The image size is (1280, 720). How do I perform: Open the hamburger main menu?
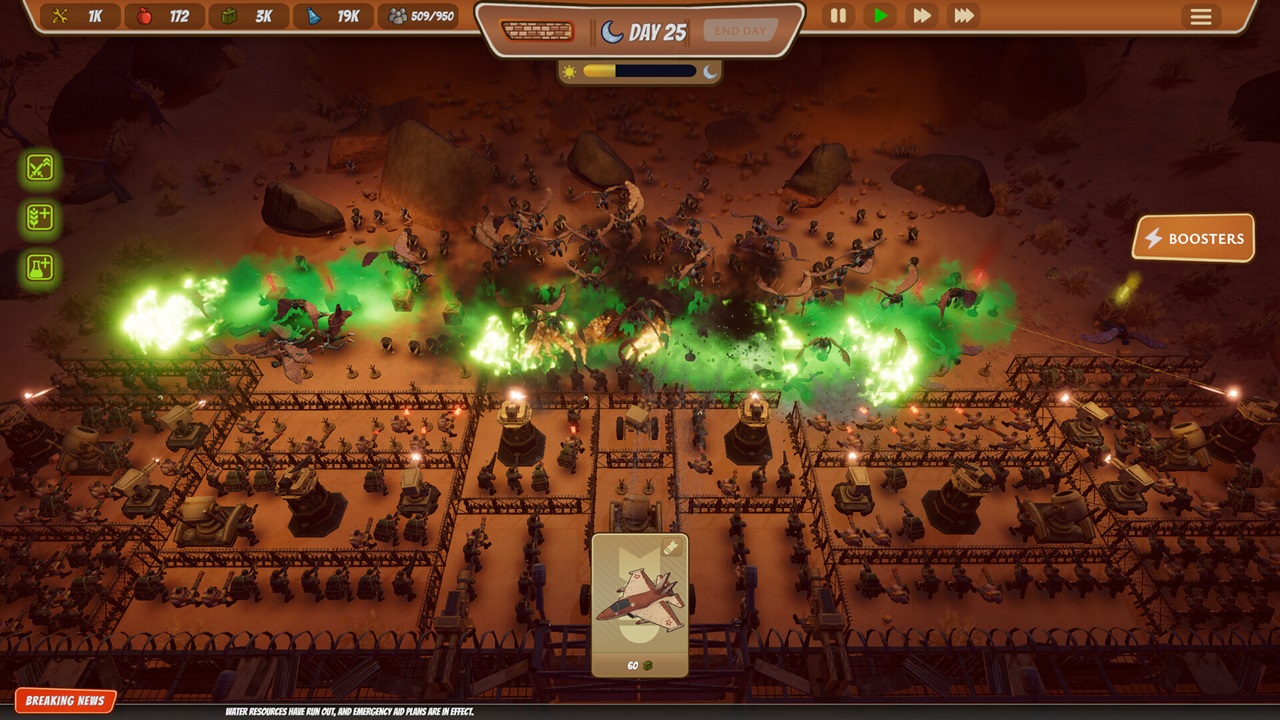[1200, 16]
